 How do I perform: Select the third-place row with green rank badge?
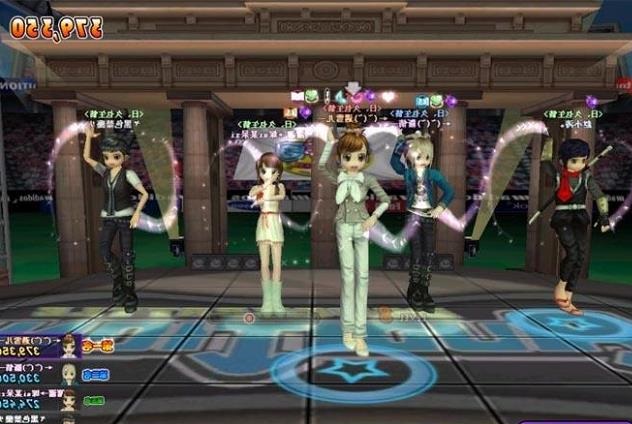tap(50, 400)
